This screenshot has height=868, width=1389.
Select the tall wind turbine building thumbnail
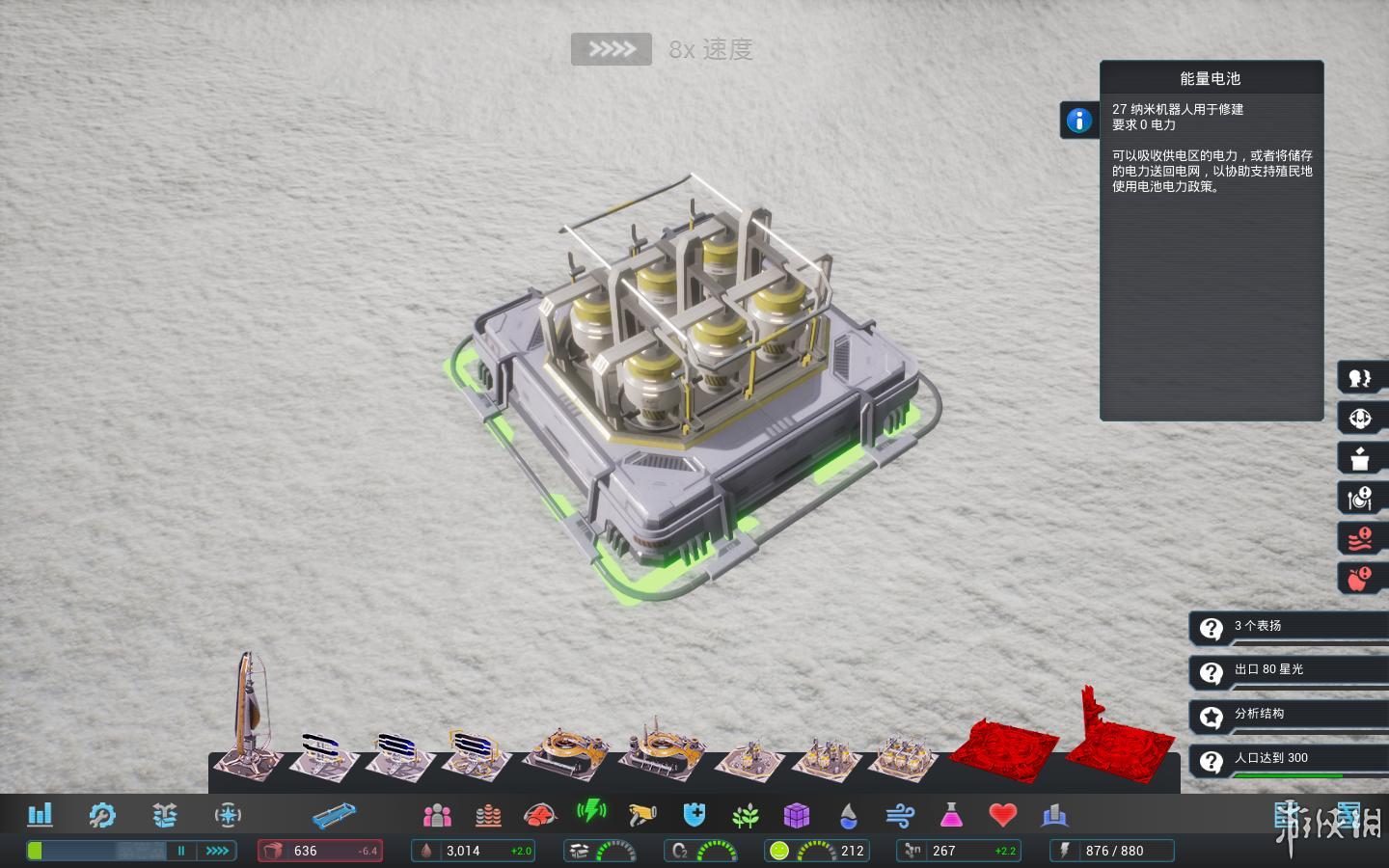[248, 717]
